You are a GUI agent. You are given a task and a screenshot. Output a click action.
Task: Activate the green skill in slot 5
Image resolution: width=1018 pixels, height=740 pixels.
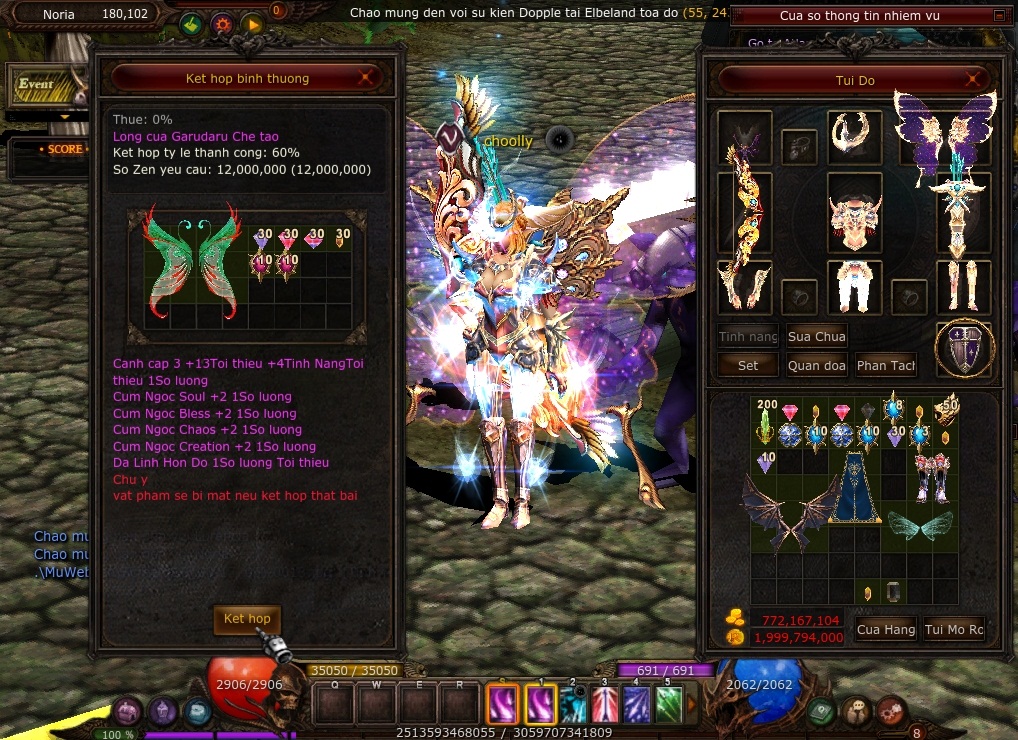tap(668, 704)
